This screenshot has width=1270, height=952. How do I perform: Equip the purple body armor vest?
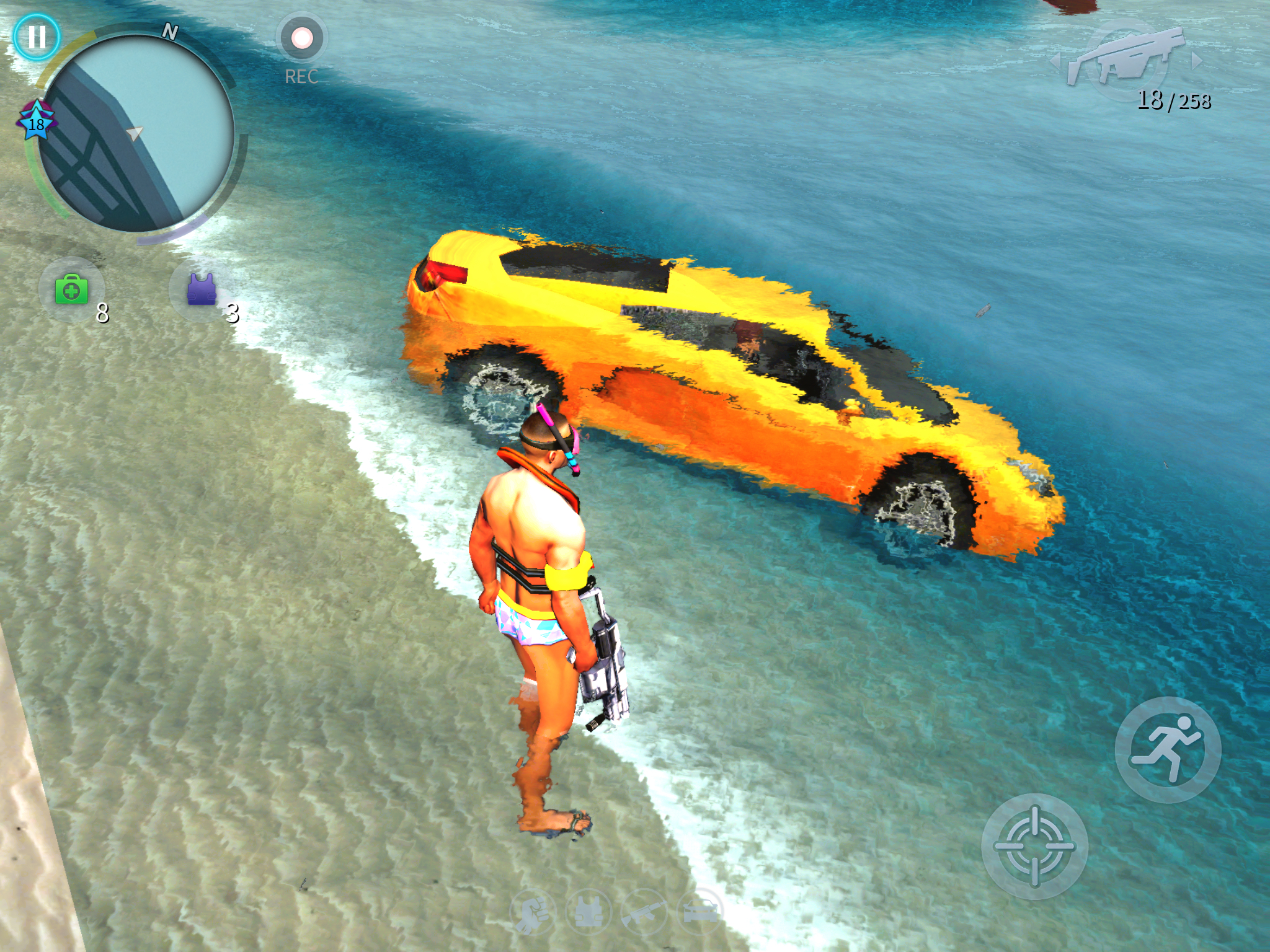tap(201, 289)
